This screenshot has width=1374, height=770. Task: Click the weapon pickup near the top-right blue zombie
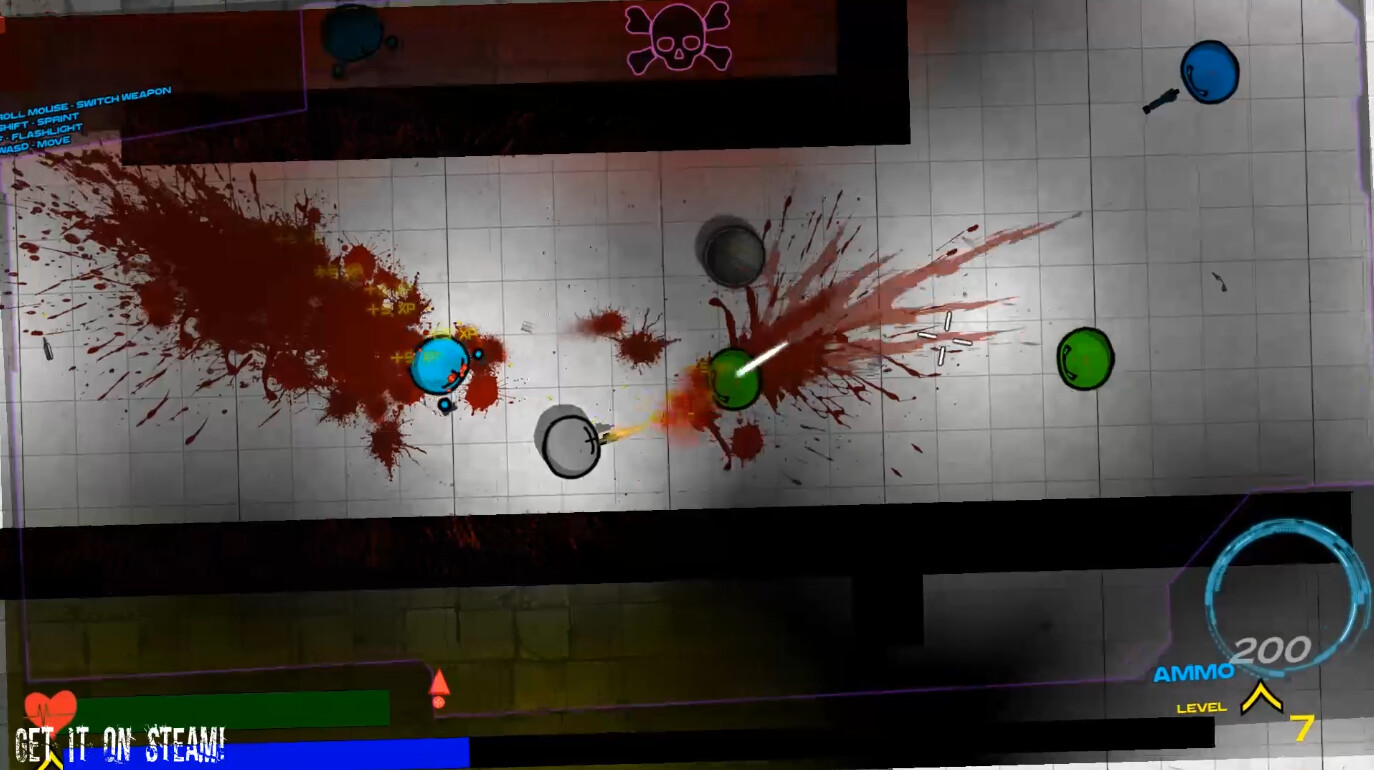[x=1162, y=102]
